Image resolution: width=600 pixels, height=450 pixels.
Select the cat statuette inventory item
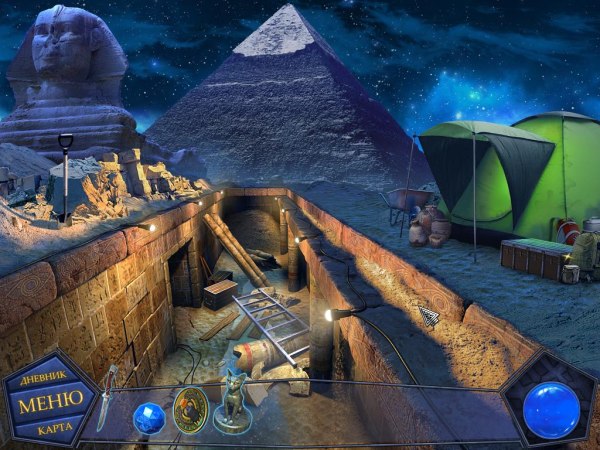235,401
